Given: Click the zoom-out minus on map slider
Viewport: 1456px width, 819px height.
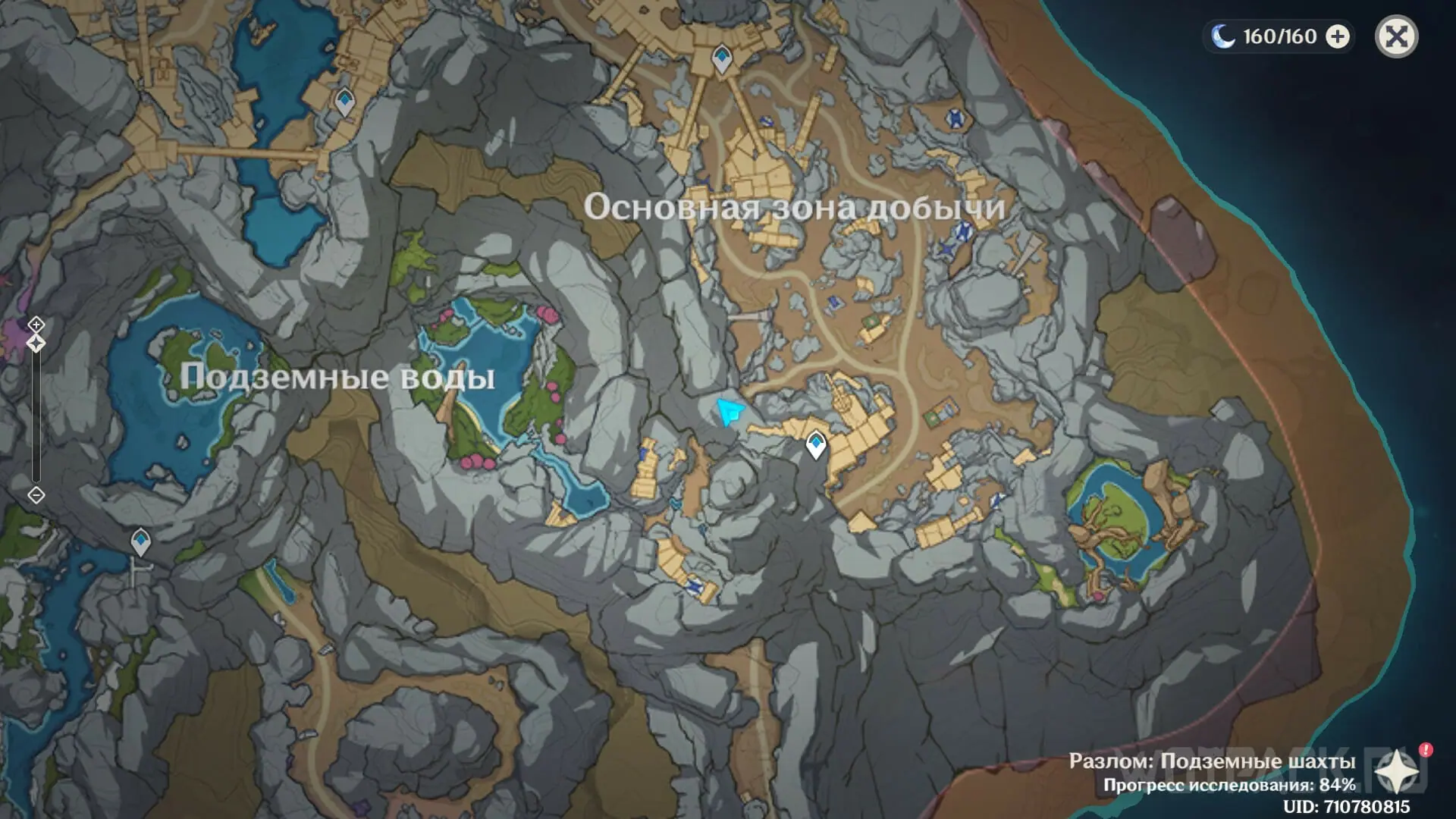Looking at the screenshot, I should pos(36,495).
